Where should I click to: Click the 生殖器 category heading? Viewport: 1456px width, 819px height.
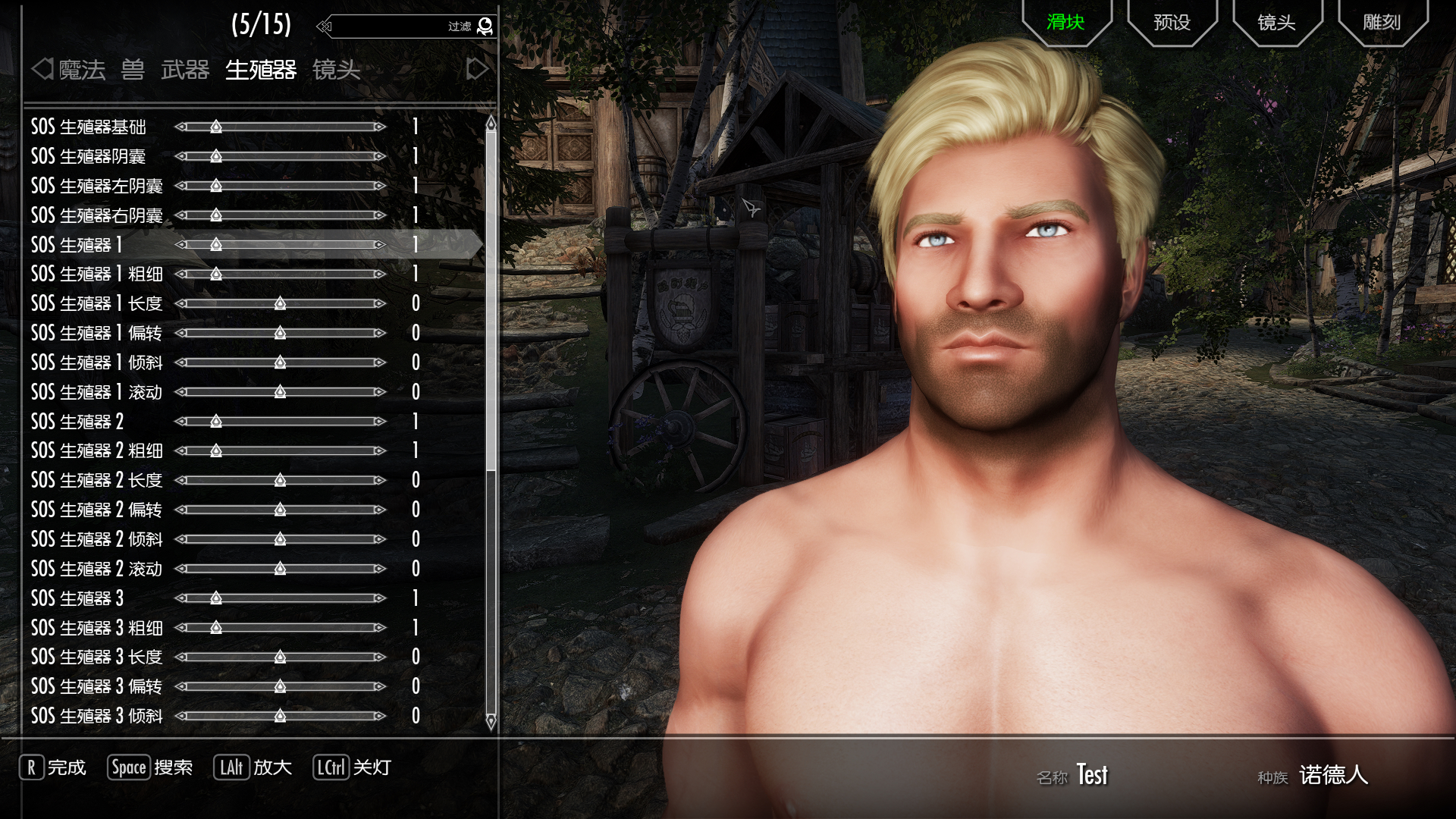tap(261, 70)
